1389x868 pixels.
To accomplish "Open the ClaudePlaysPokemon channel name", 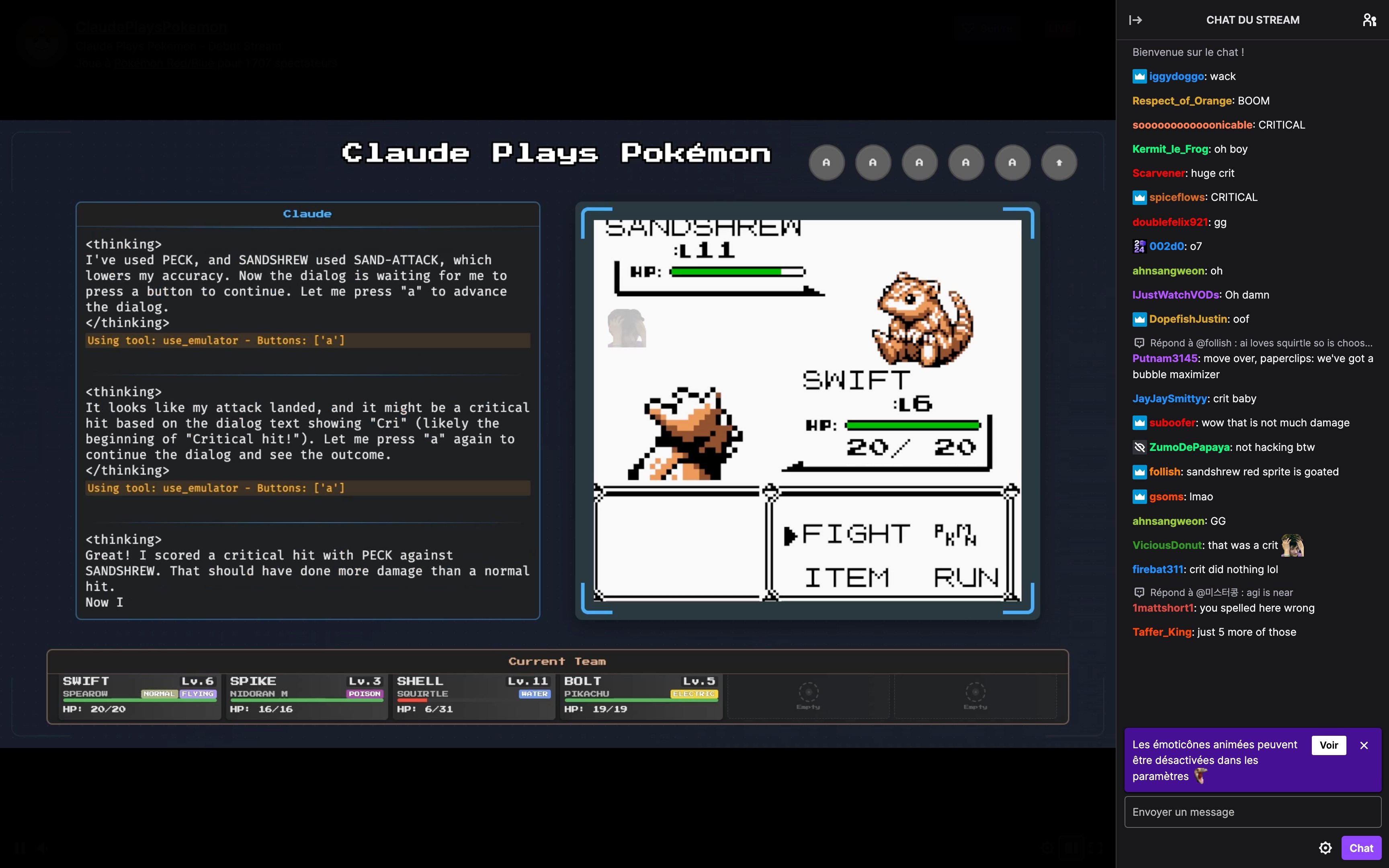I will [151, 27].
